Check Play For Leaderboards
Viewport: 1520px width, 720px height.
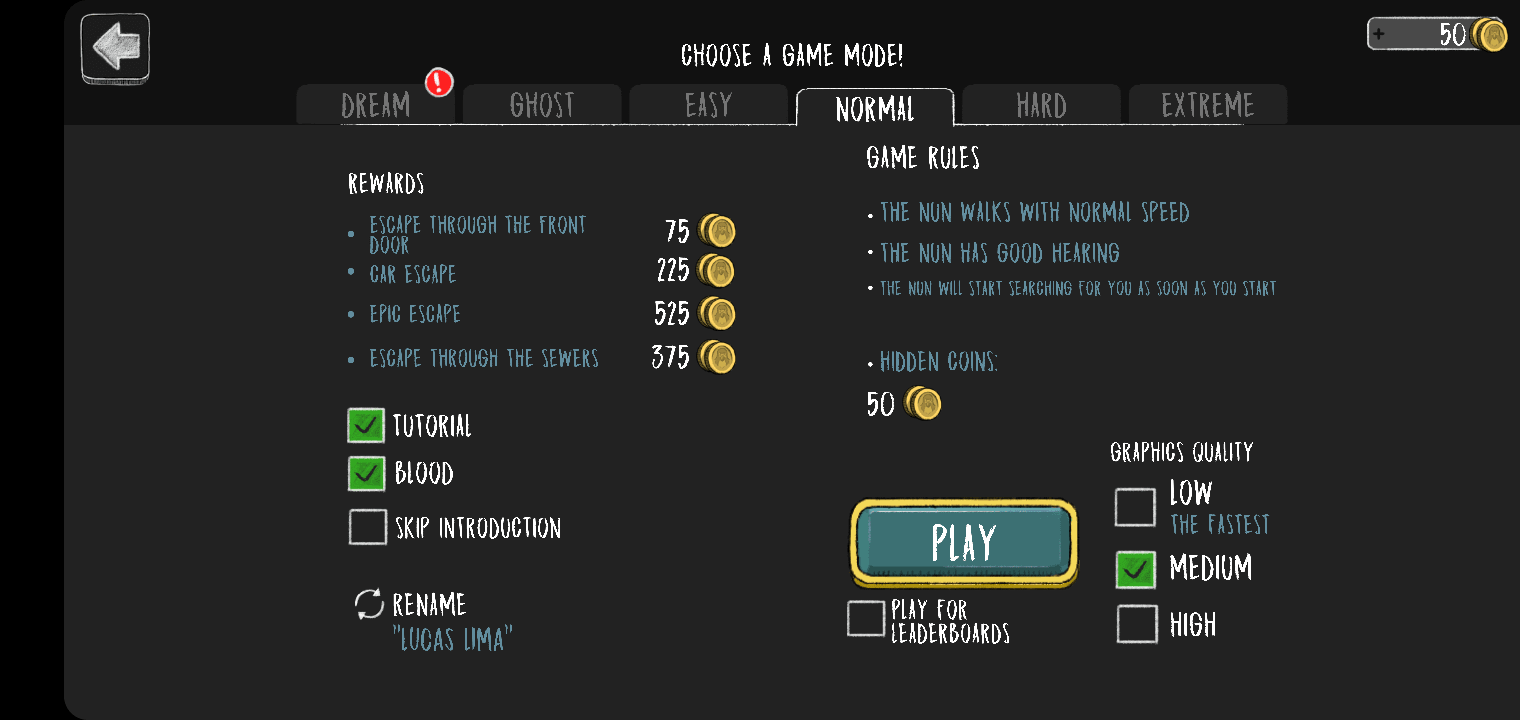tap(866, 618)
